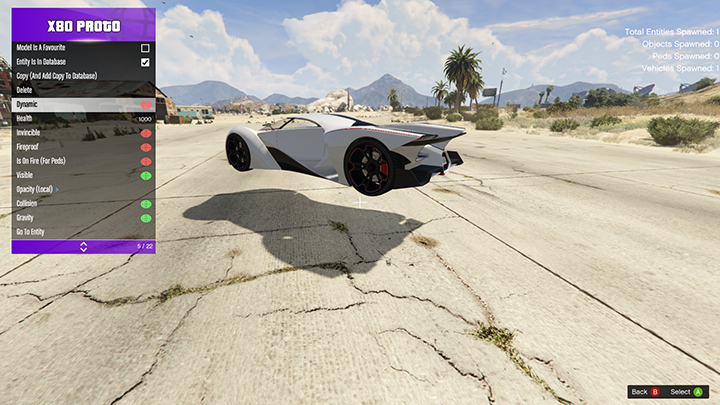Turn on the Fireproof toggle
Viewport: 720px width, 405px height.
tap(146, 147)
